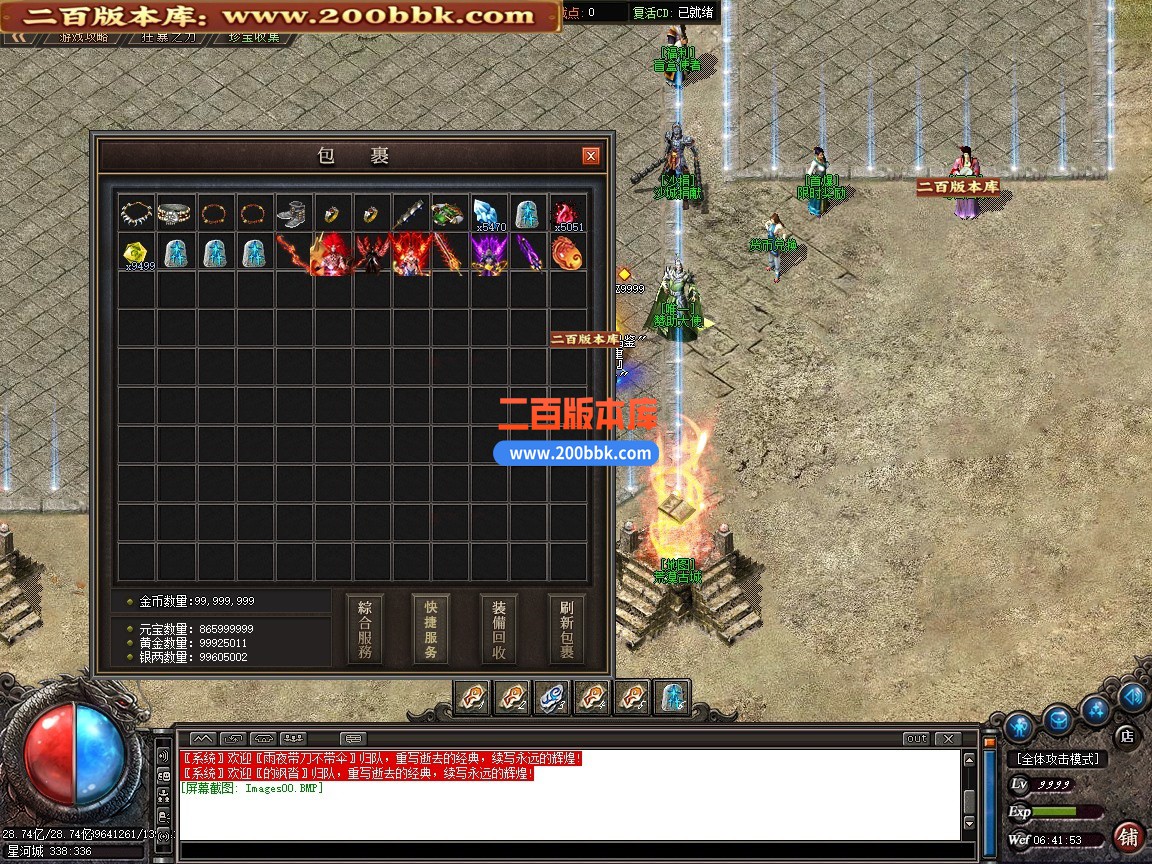Select the fang necklace in the bag

136,213
